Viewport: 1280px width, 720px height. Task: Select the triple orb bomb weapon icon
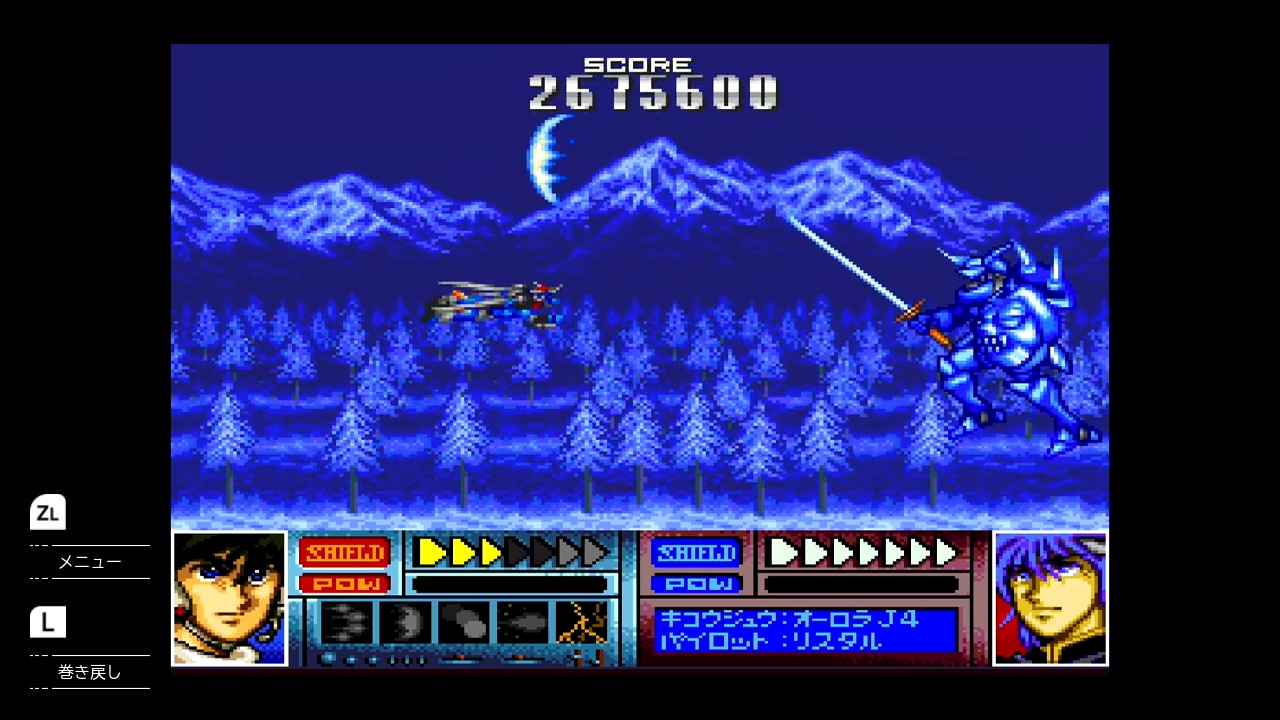click(x=464, y=622)
